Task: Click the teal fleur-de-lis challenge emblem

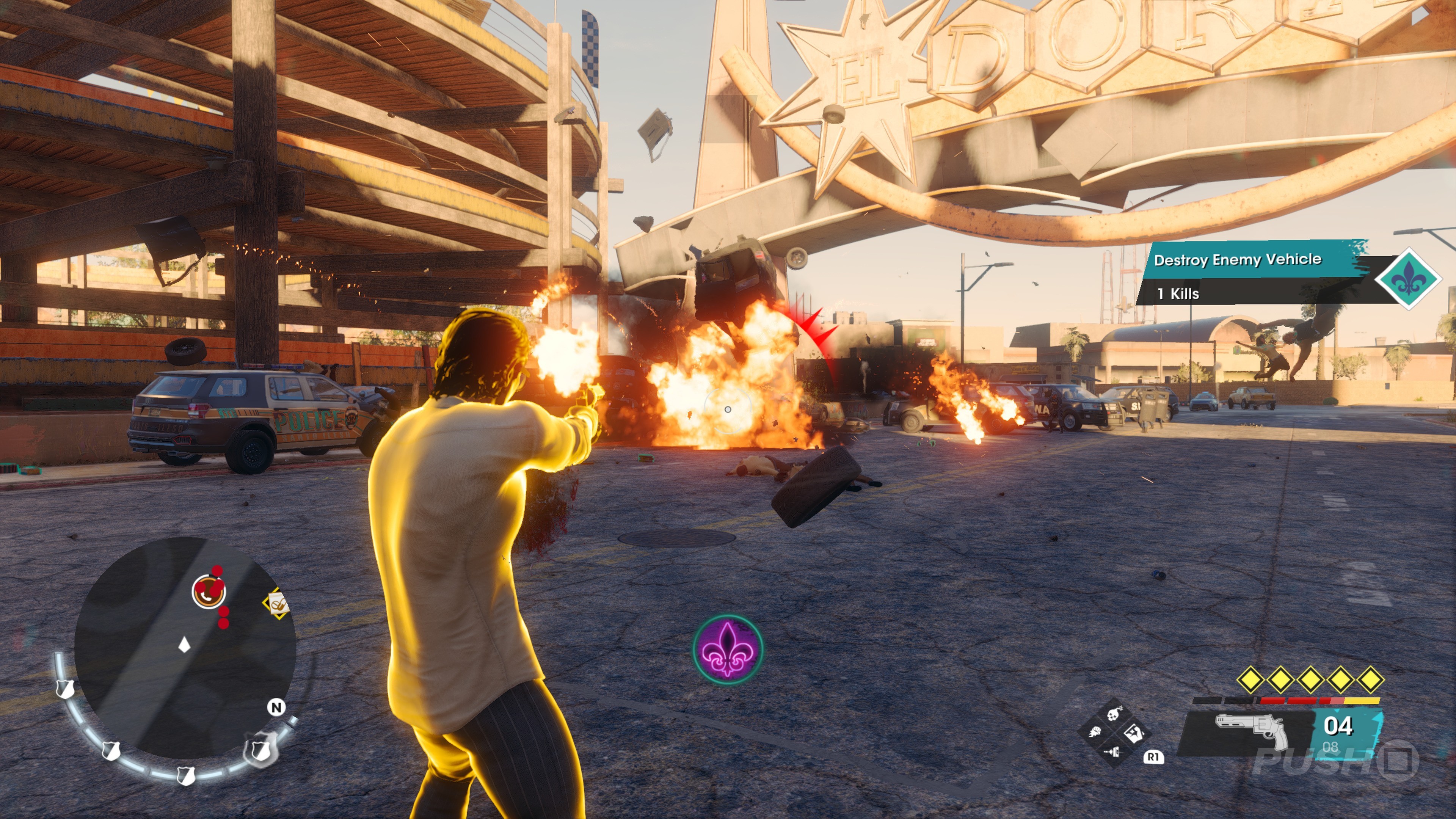Action: point(1408,279)
